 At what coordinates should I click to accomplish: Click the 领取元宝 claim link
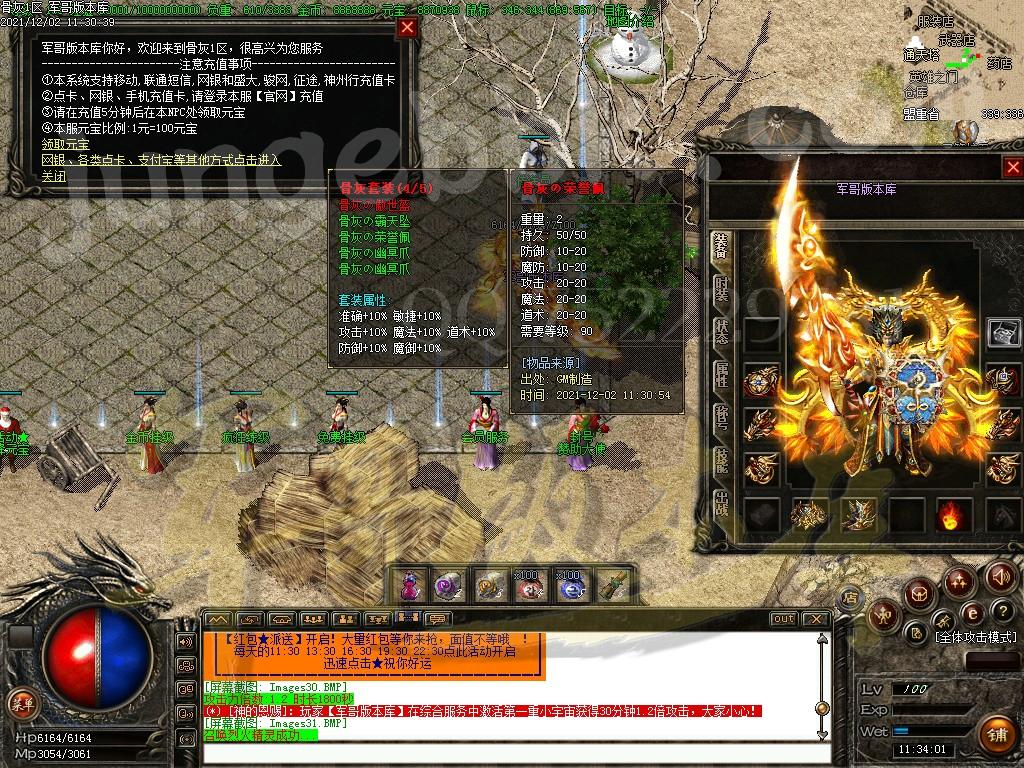pos(66,144)
